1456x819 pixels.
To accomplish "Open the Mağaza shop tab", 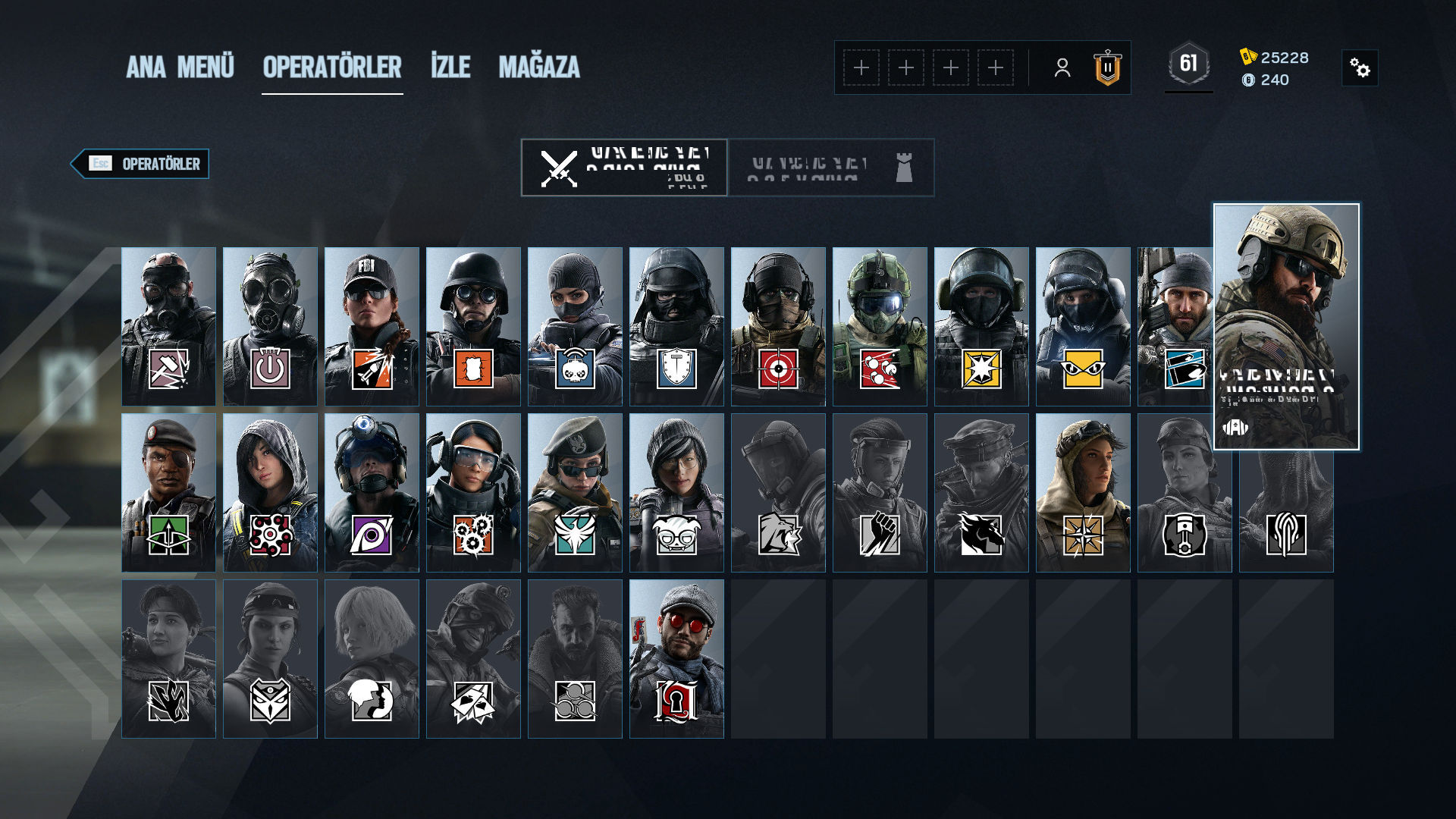I will (538, 67).
